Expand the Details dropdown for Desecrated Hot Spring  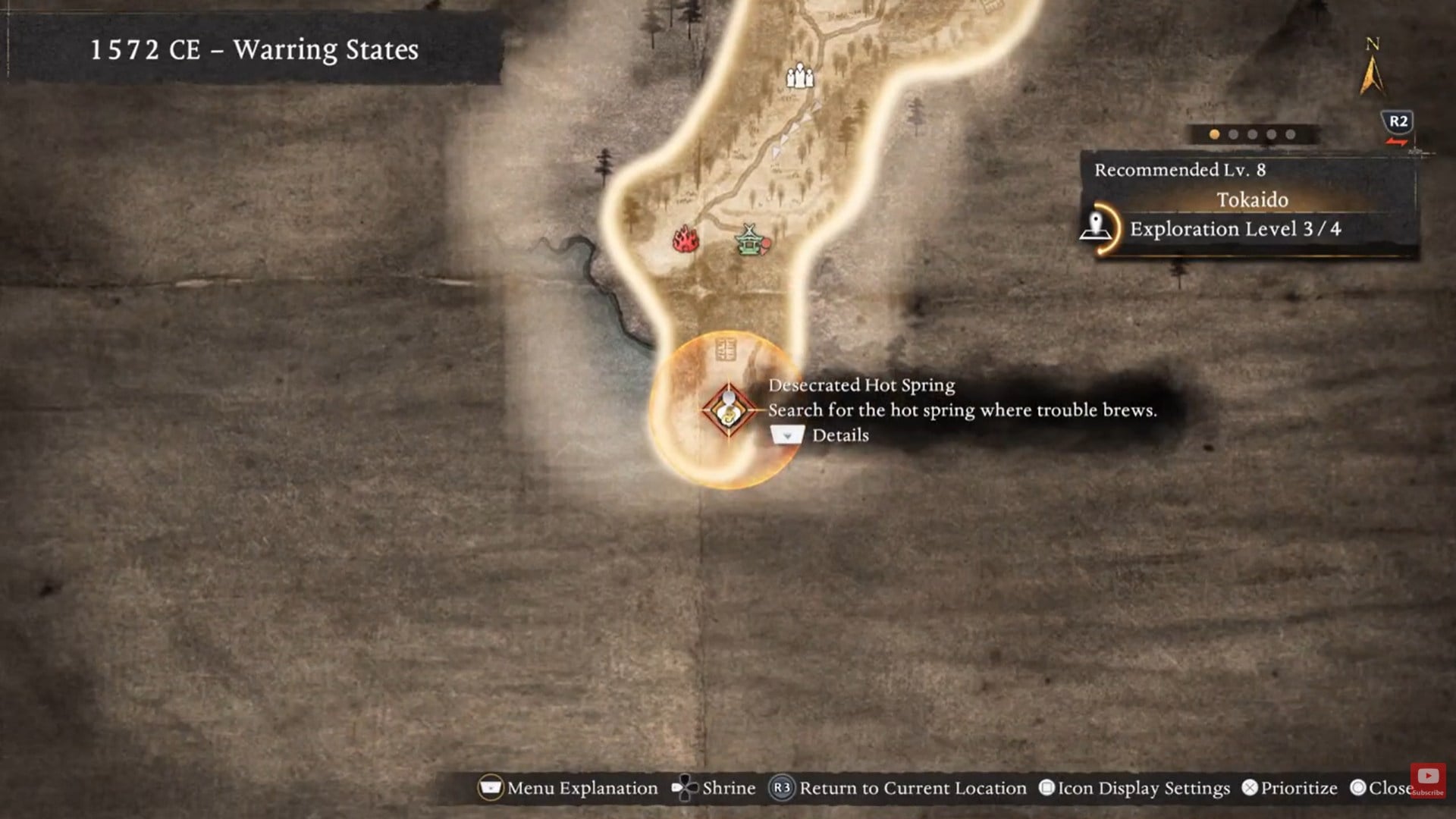(787, 435)
